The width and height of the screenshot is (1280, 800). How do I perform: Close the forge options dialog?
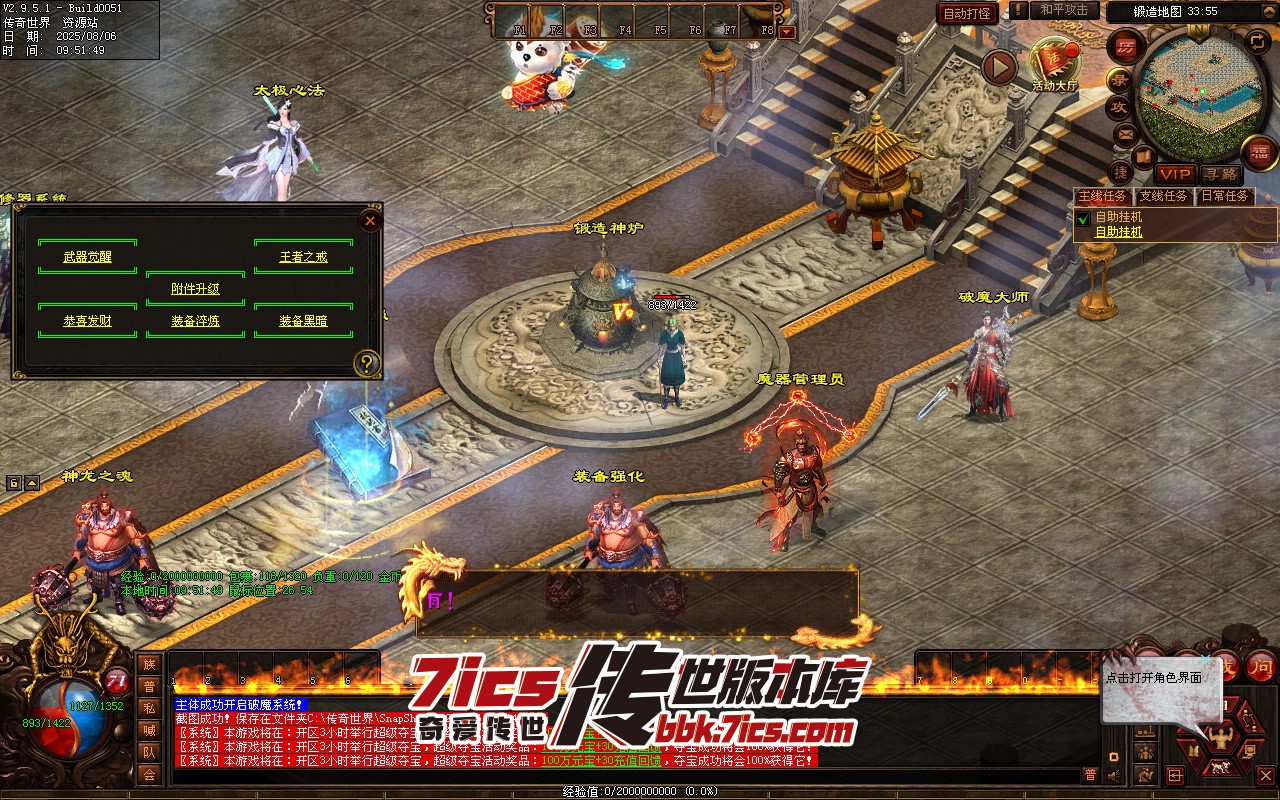(x=370, y=221)
